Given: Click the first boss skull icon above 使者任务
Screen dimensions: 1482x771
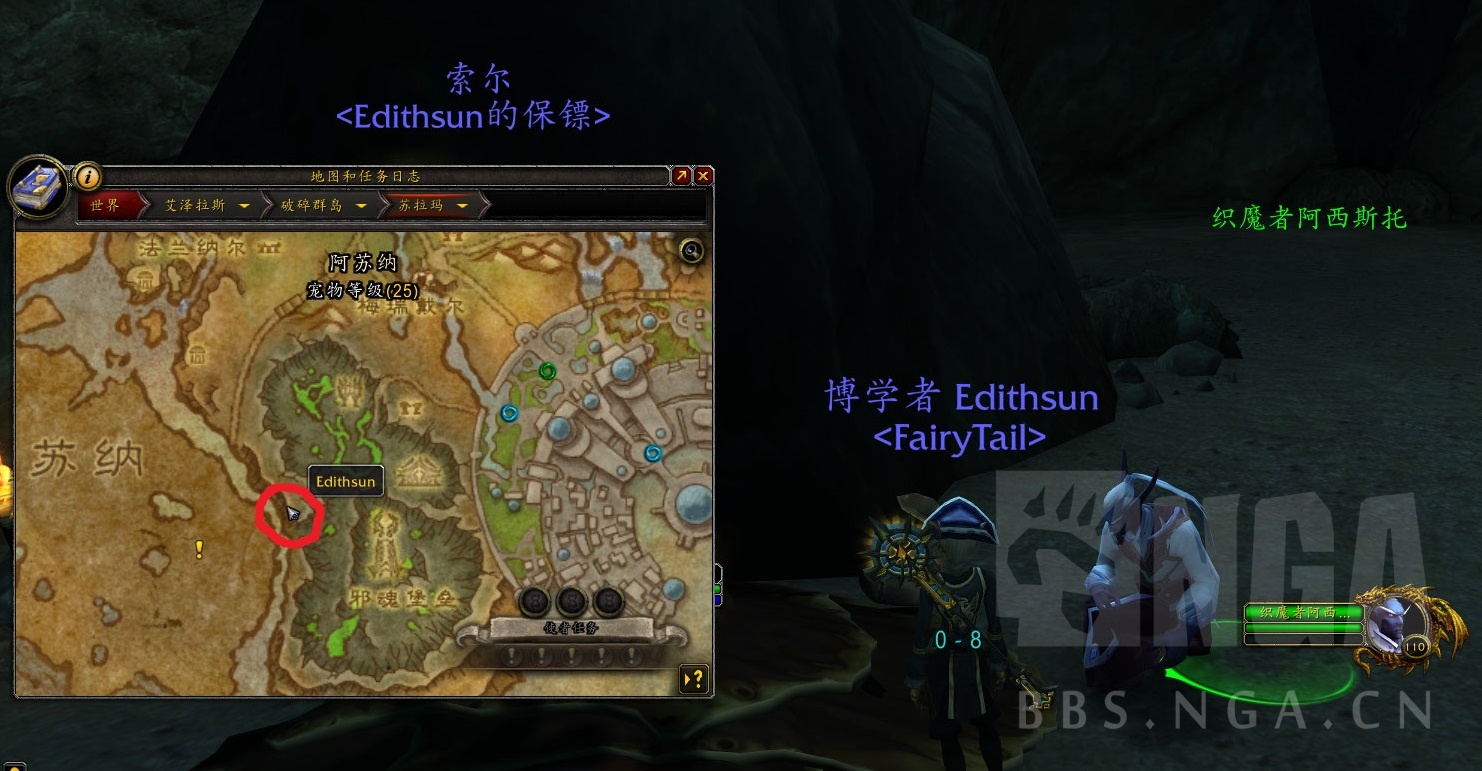Looking at the screenshot, I should click(x=536, y=601).
